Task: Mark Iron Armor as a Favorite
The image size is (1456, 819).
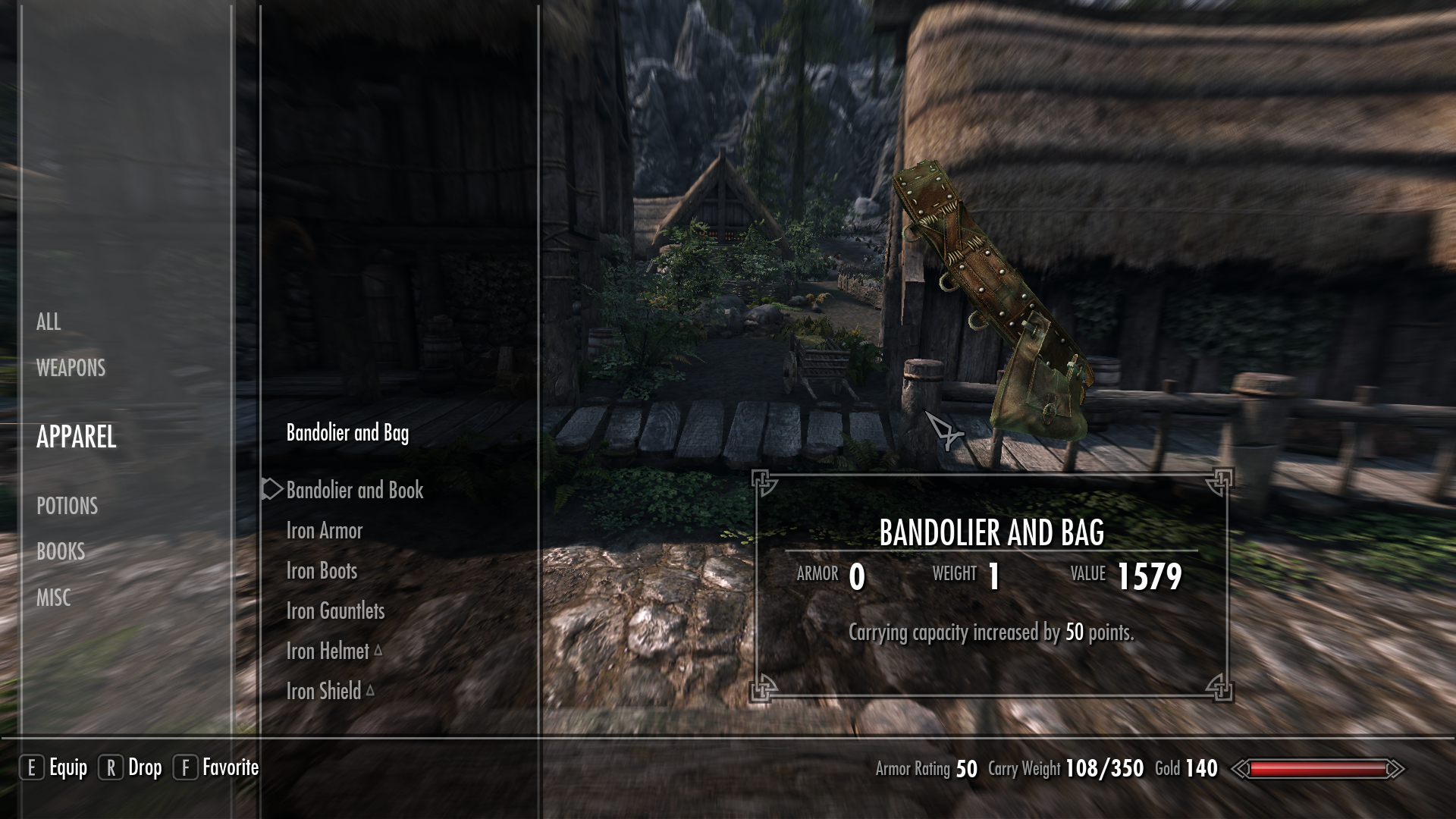Action: pyautogui.click(x=325, y=530)
